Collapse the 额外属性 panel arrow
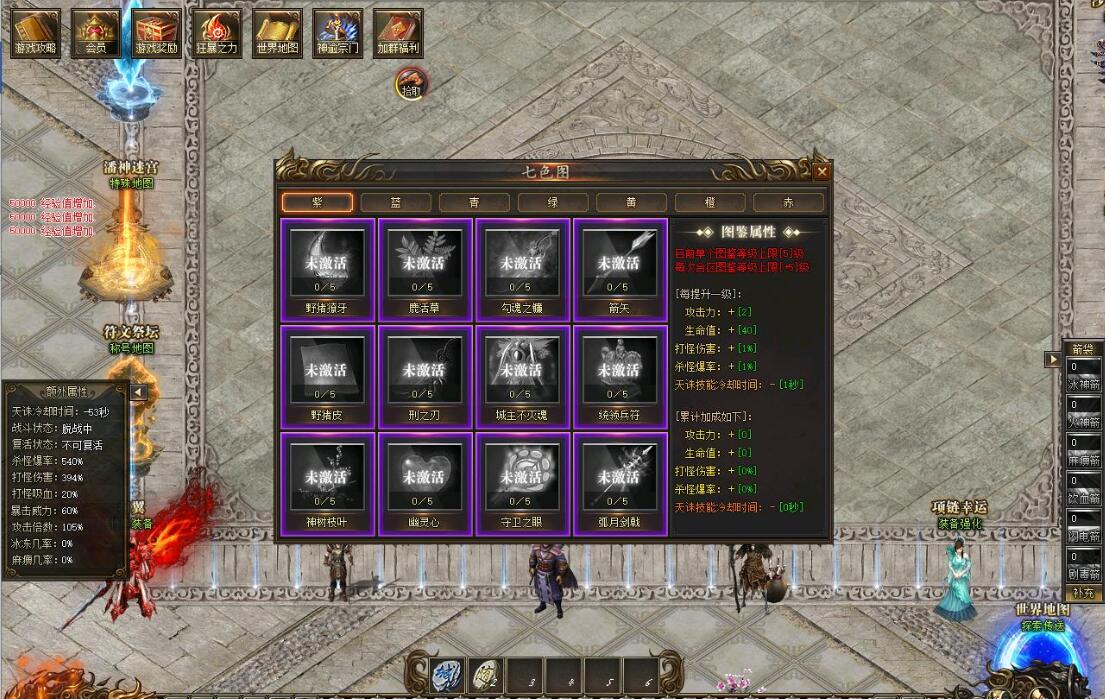Viewport: 1105px width, 699px height. (139, 392)
